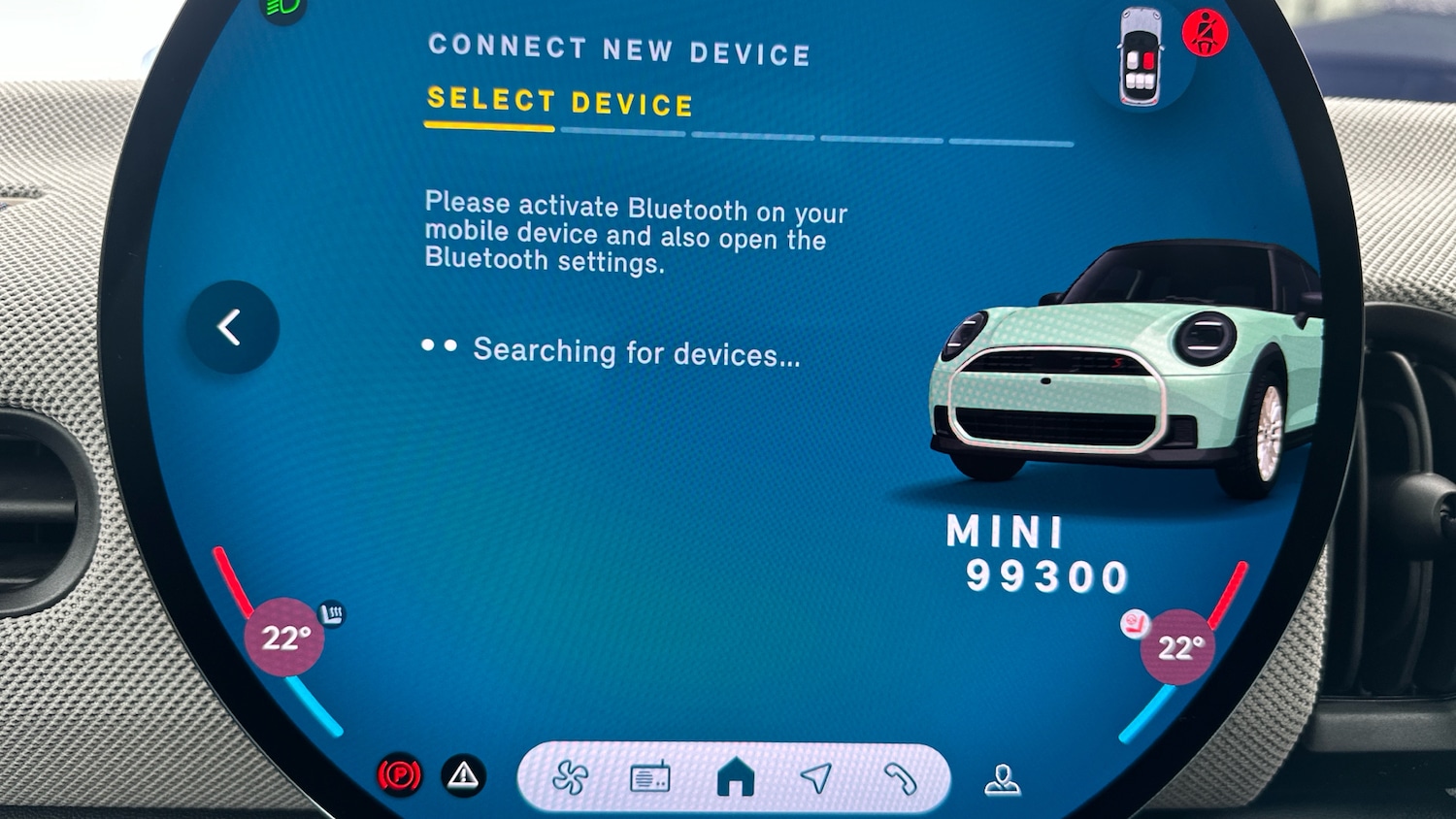Go back using the left arrow button

(232, 328)
